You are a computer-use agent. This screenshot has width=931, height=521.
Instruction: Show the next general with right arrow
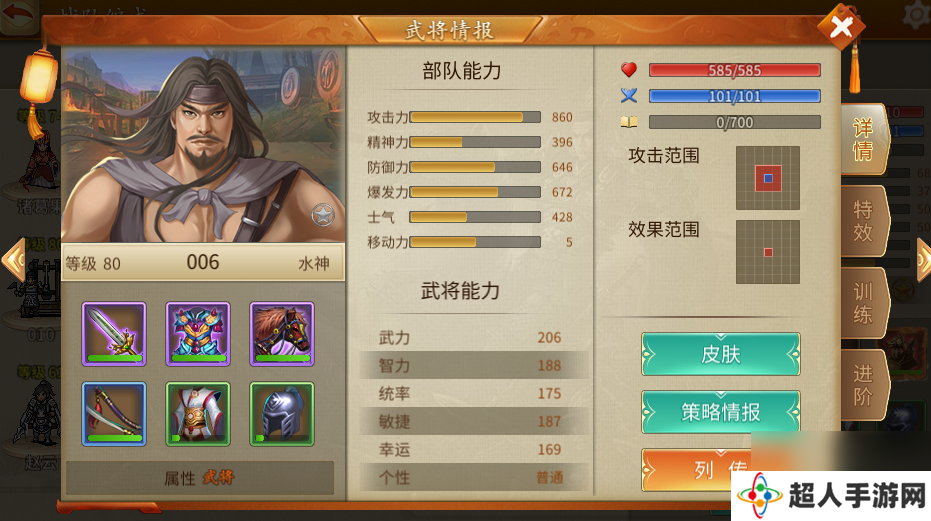(923, 260)
